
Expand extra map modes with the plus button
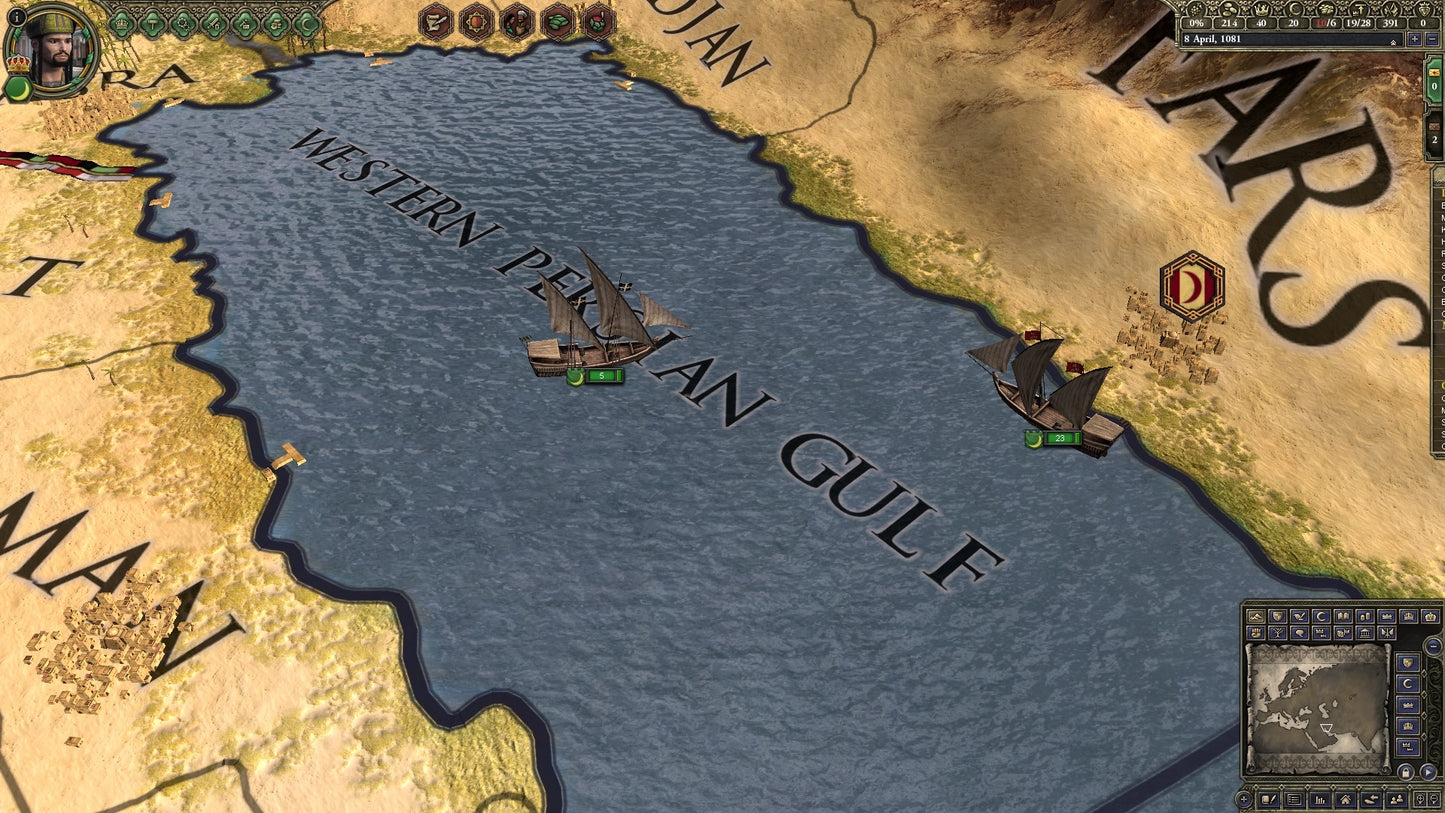(x=1243, y=798)
